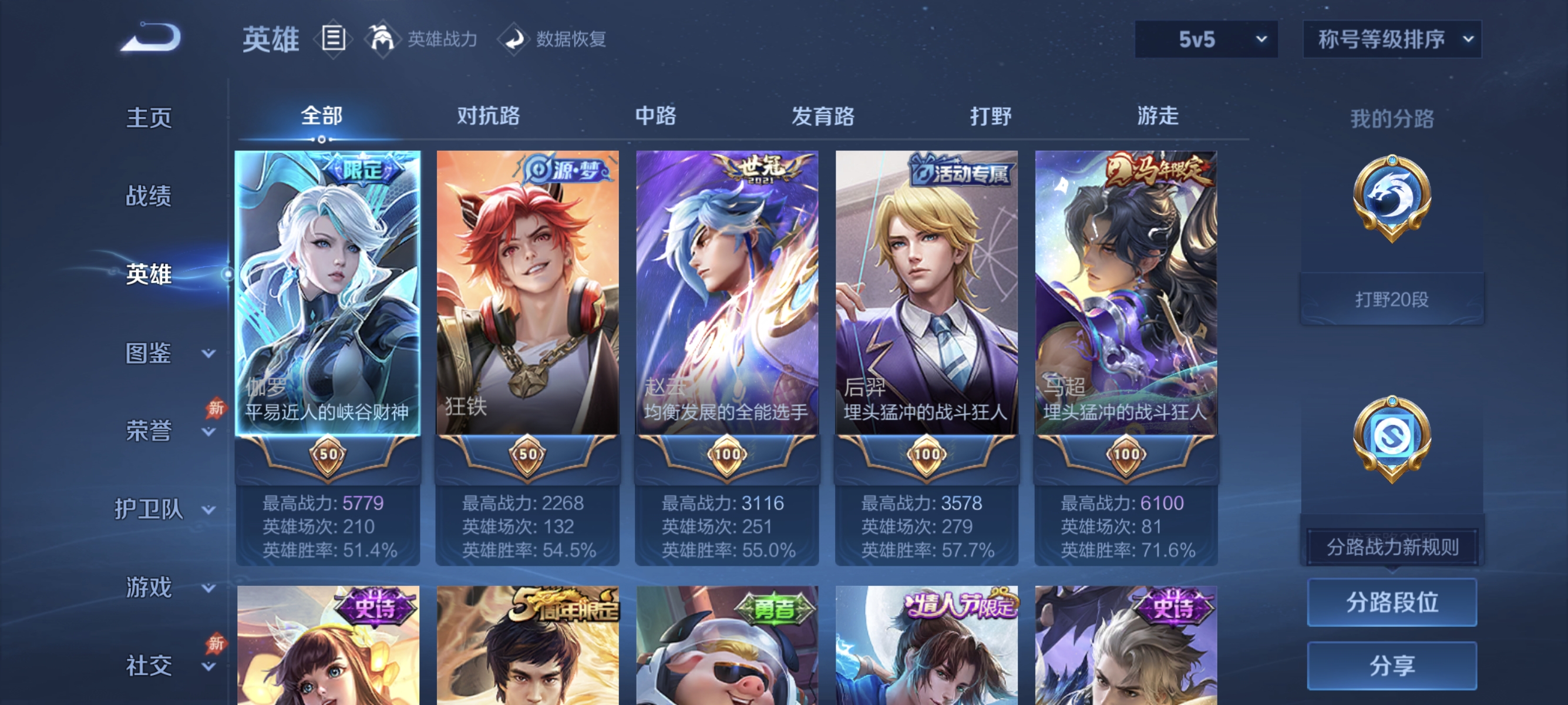Tap the back arrow icon at top left
This screenshot has width=1568, height=705.
pyautogui.click(x=151, y=38)
